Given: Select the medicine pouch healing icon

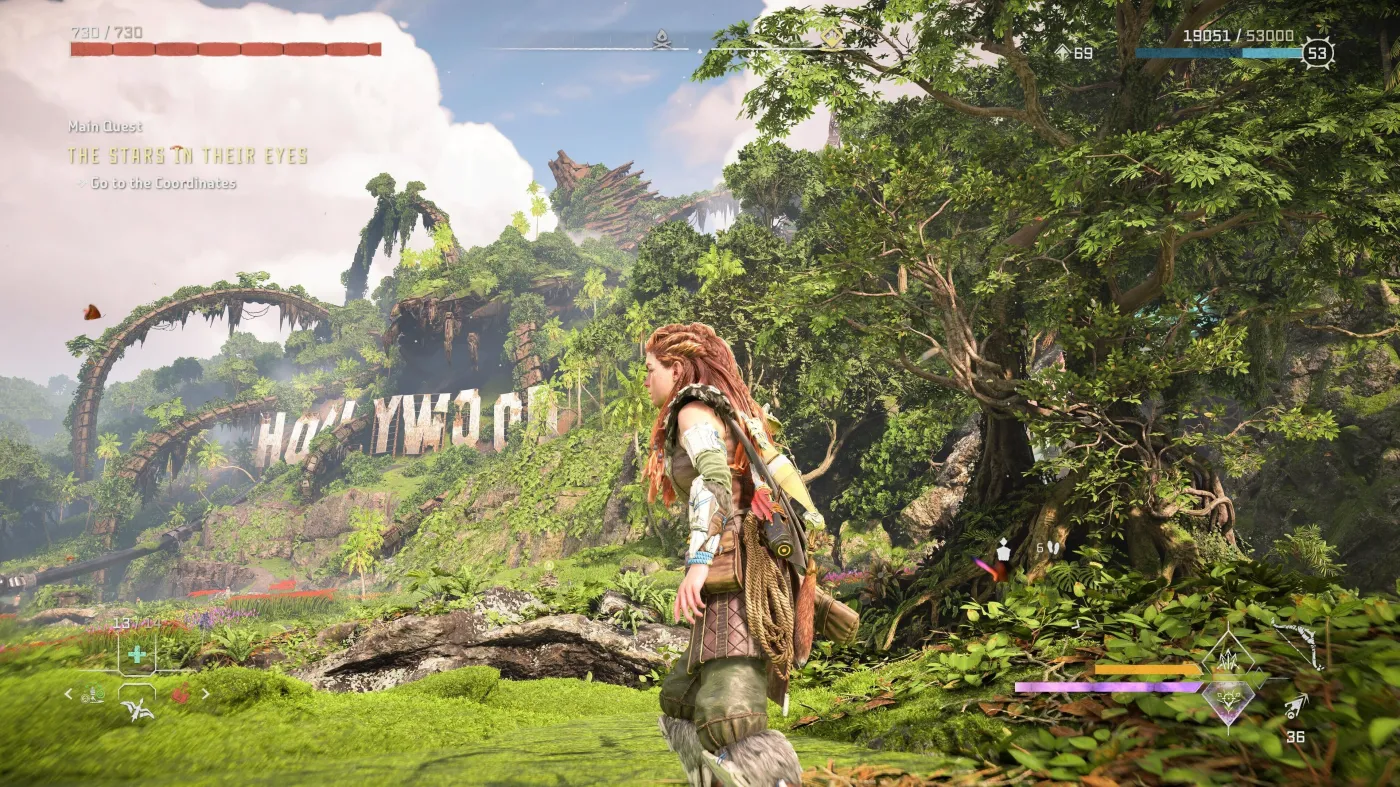Looking at the screenshot, I should (x=136, y=654).
